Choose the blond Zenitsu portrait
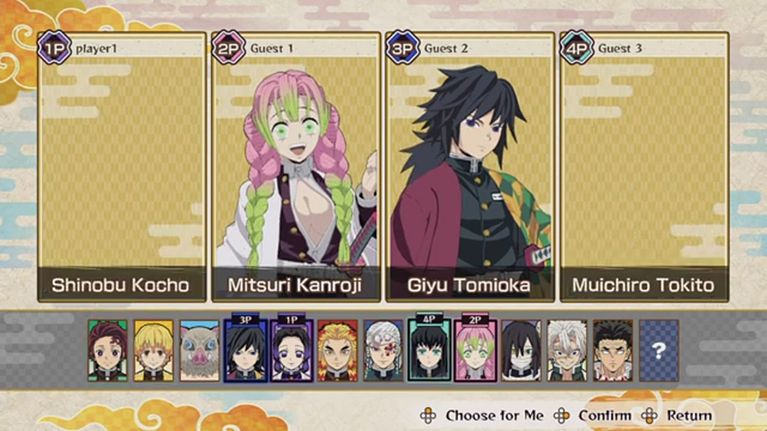Viewport: 767px width, 431px height. point(153,350)
